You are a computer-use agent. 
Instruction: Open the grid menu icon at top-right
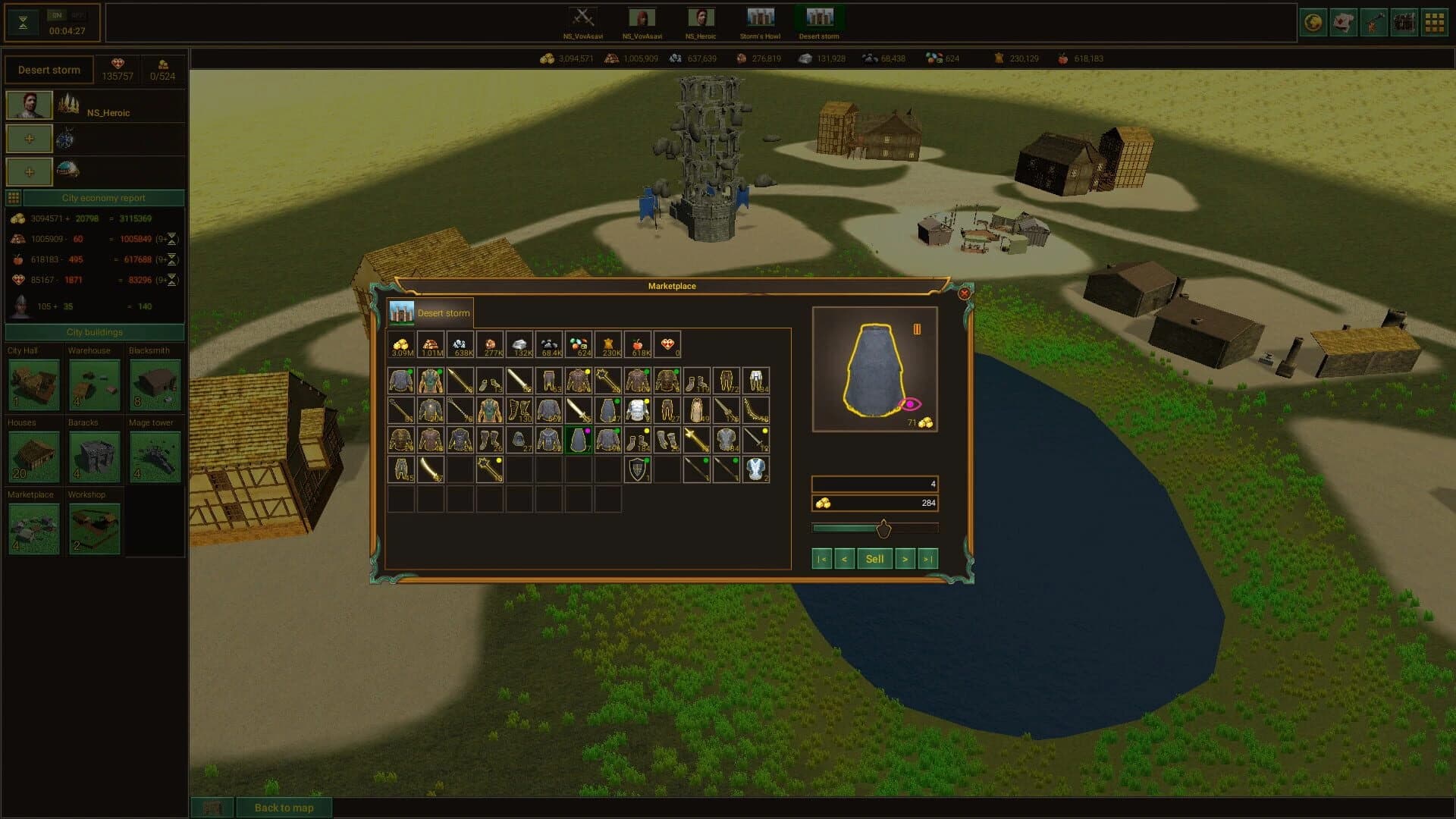tap(1432, 22)
